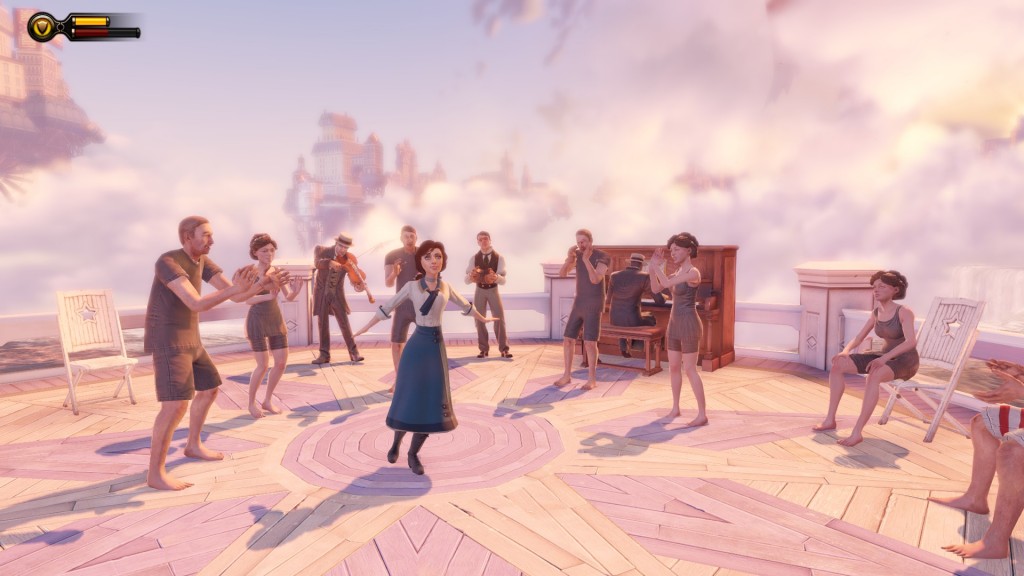Image resolution: width=1024 pixels, height=576 pixels.
Task: Click the gold shield emblem icon
Action: point(42,26)
